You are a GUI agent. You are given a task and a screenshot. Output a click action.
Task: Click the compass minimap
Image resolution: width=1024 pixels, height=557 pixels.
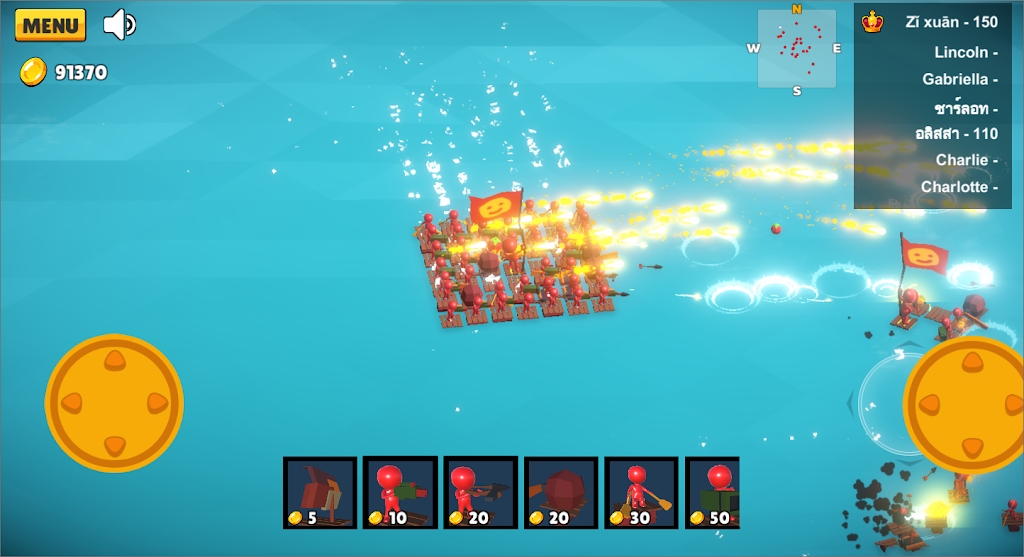pos(797,49)
